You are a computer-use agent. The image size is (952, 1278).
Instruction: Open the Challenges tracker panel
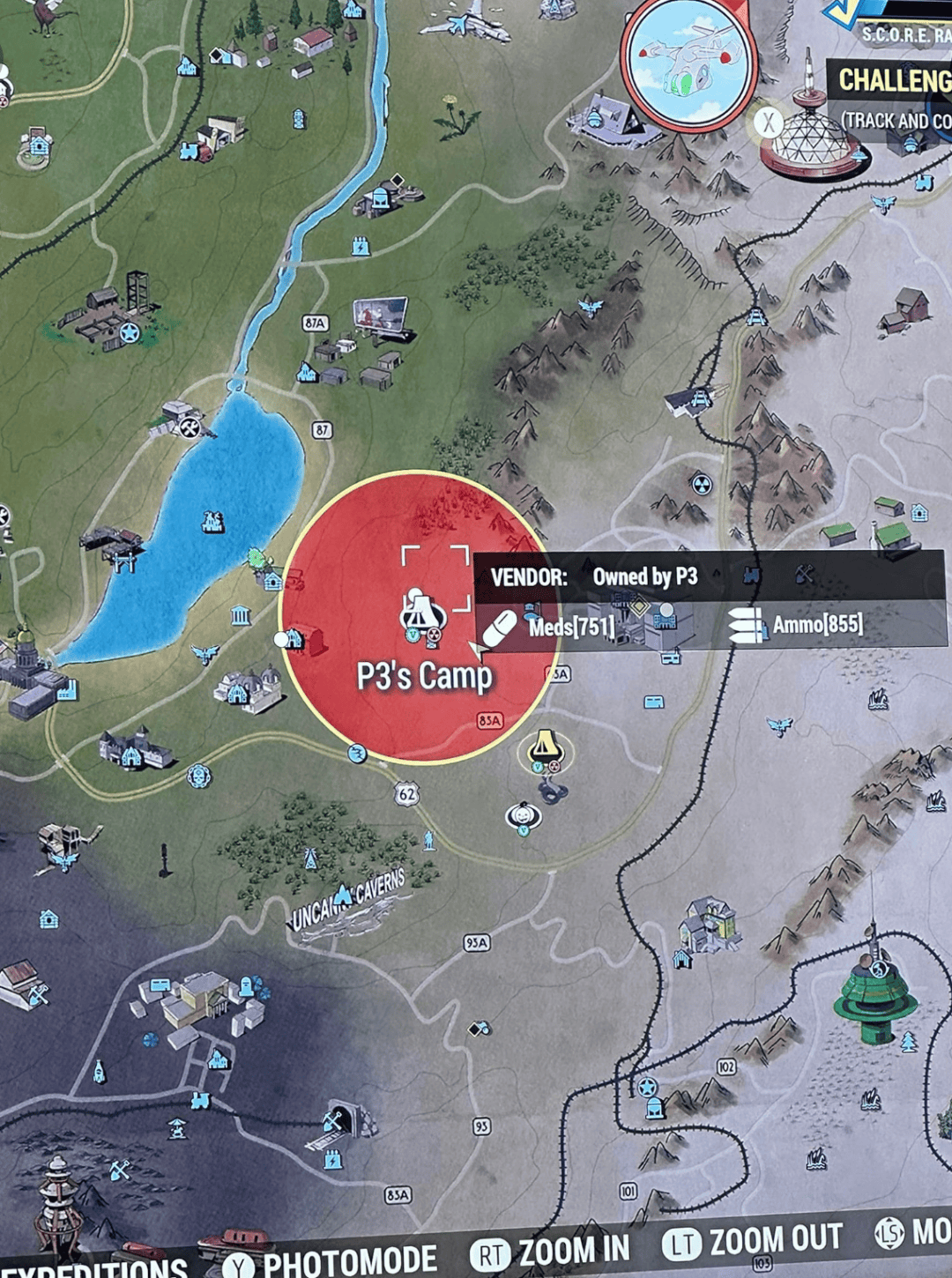point(892,81)
